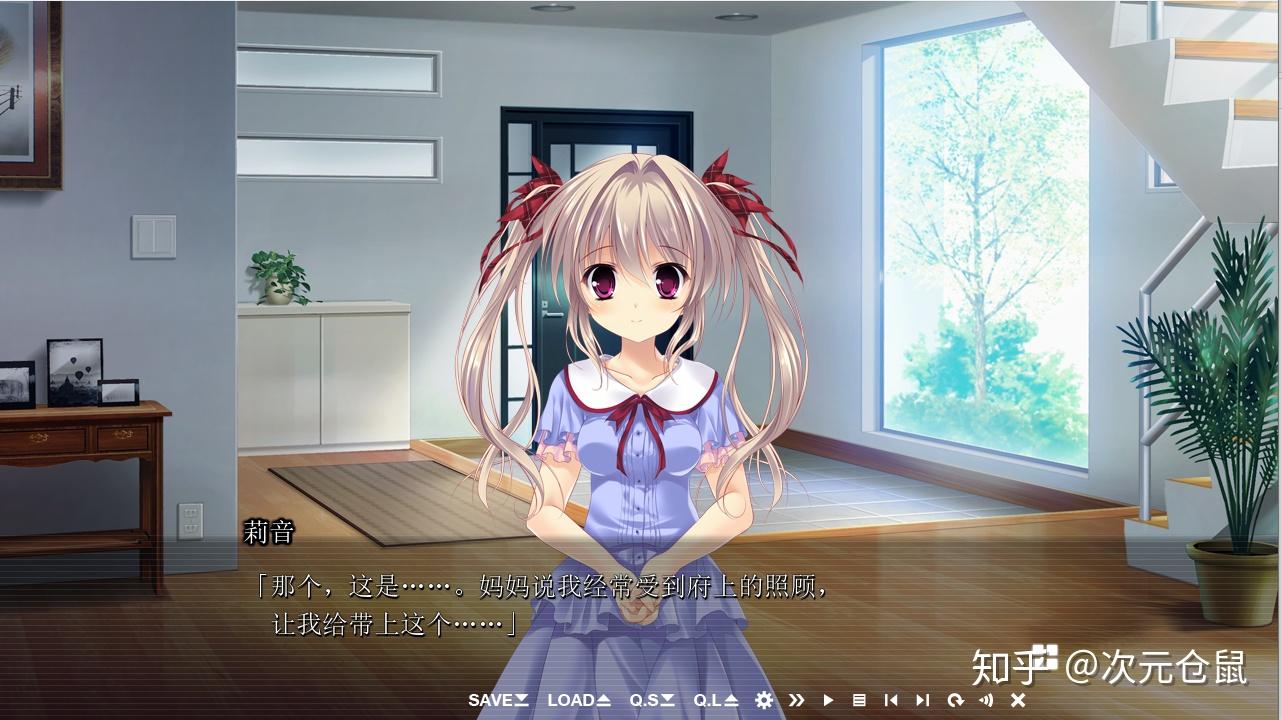The width and height of the screenshot is (1282, 720).
Task: Replay the scene with the circular arrow icon
Action: tap(955, 701)
